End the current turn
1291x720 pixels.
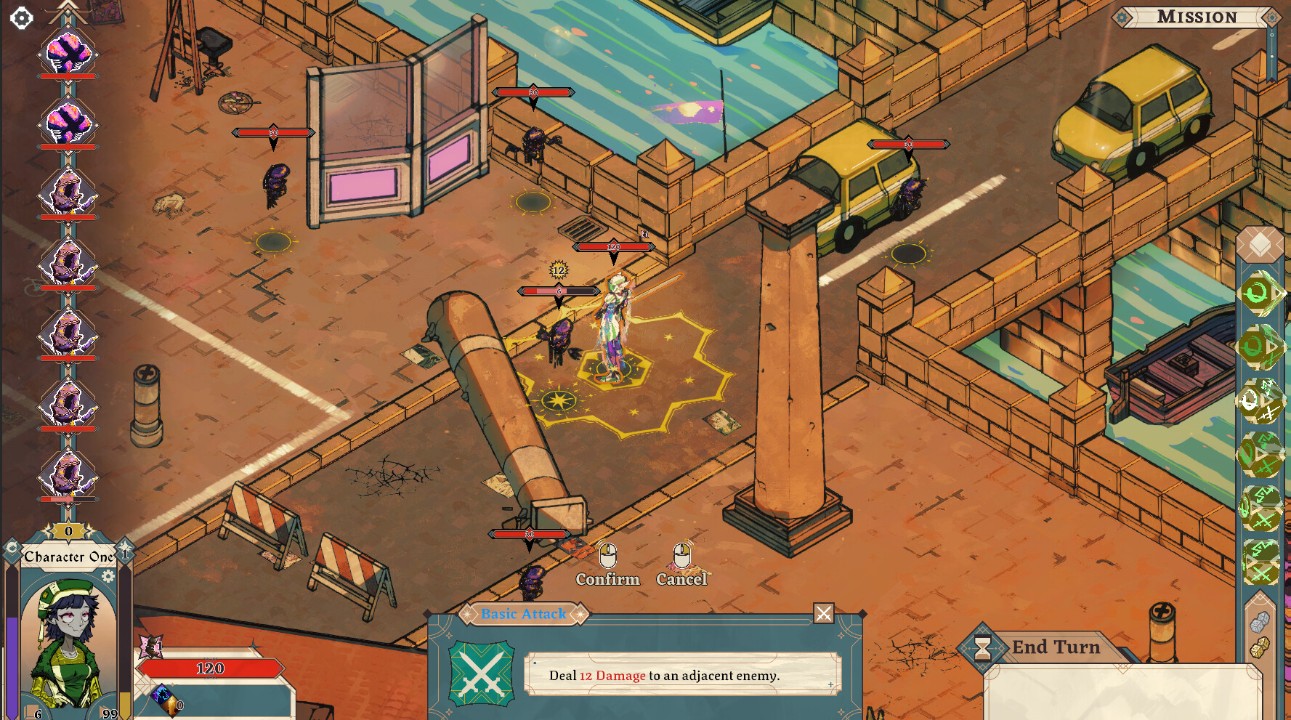pyautogui.click(x=1055, y=647)
